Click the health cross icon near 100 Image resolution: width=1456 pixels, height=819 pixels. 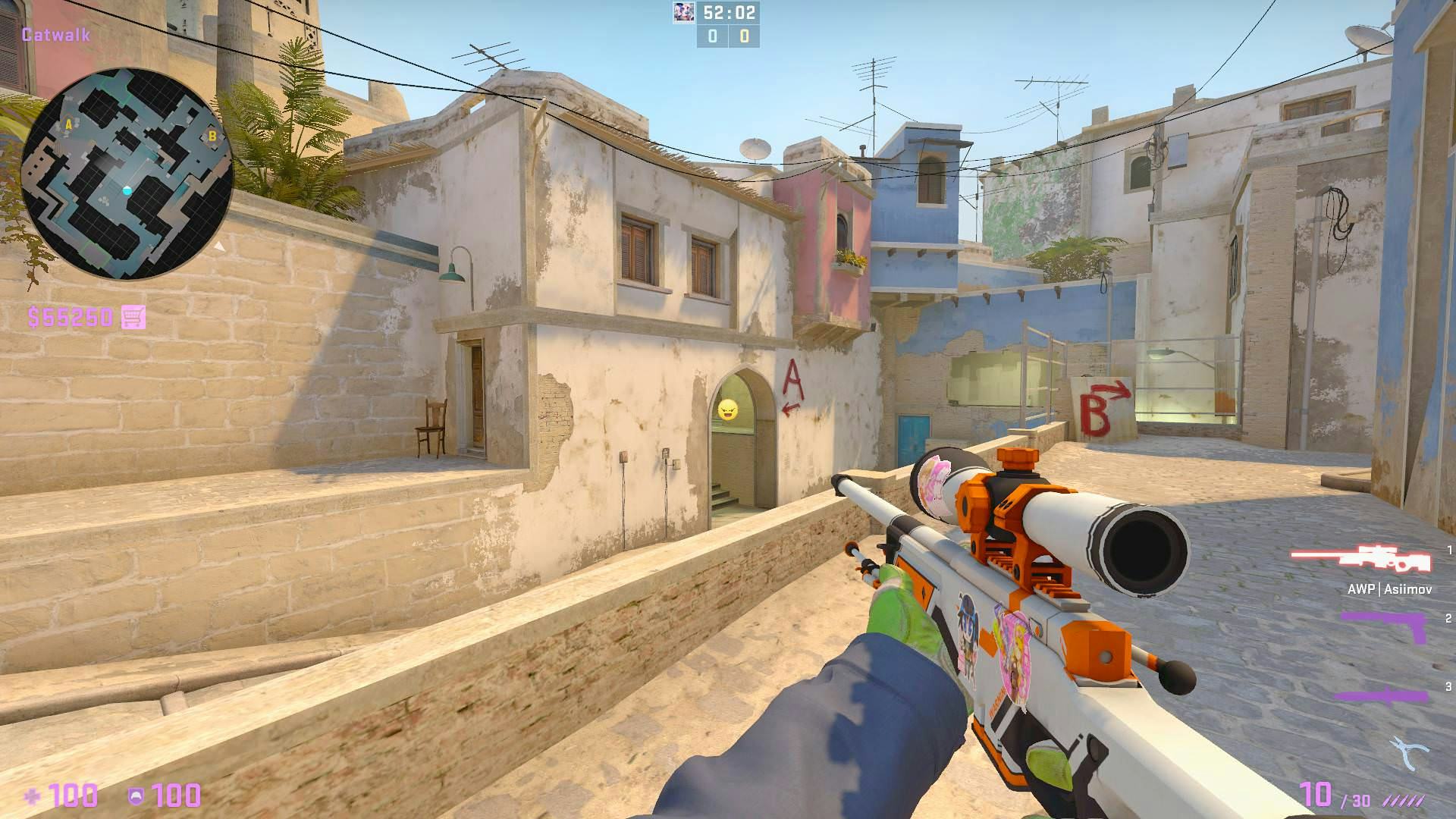pyautogui.click(x=33, y=795)
